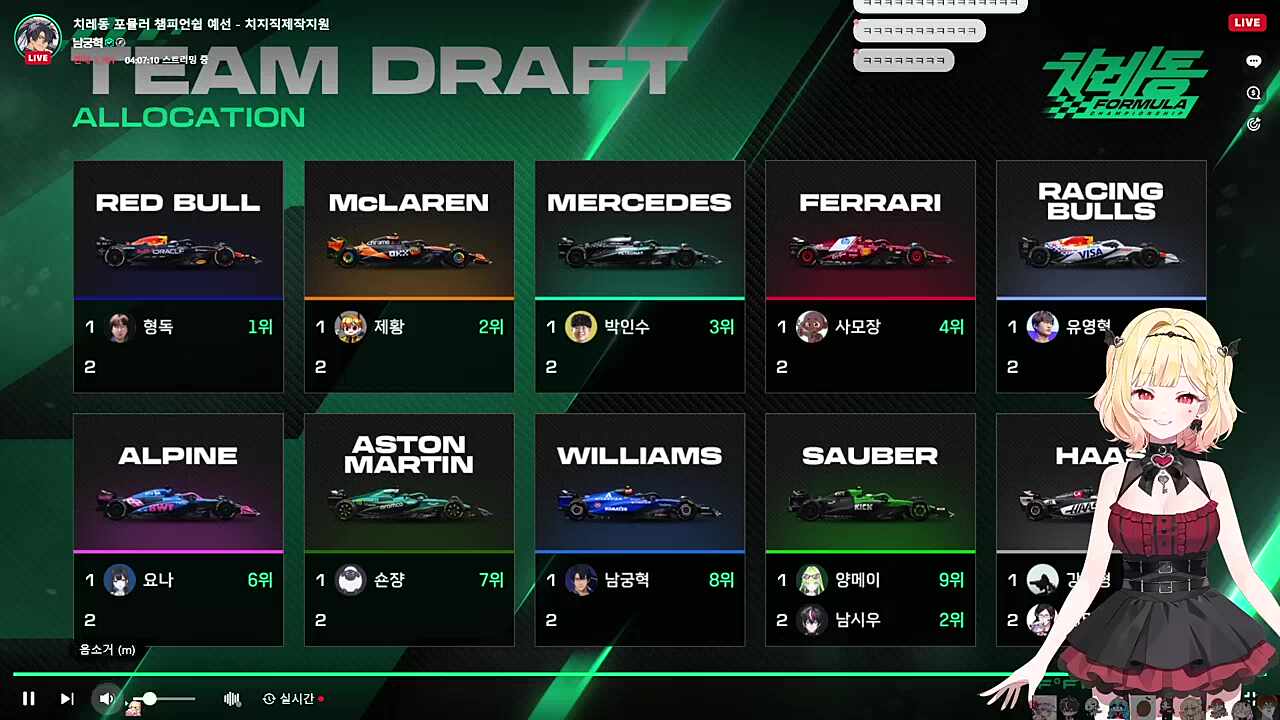Pause the live stream video
The width and height of the screenshot is (1280, 720).
click(29, 699)
